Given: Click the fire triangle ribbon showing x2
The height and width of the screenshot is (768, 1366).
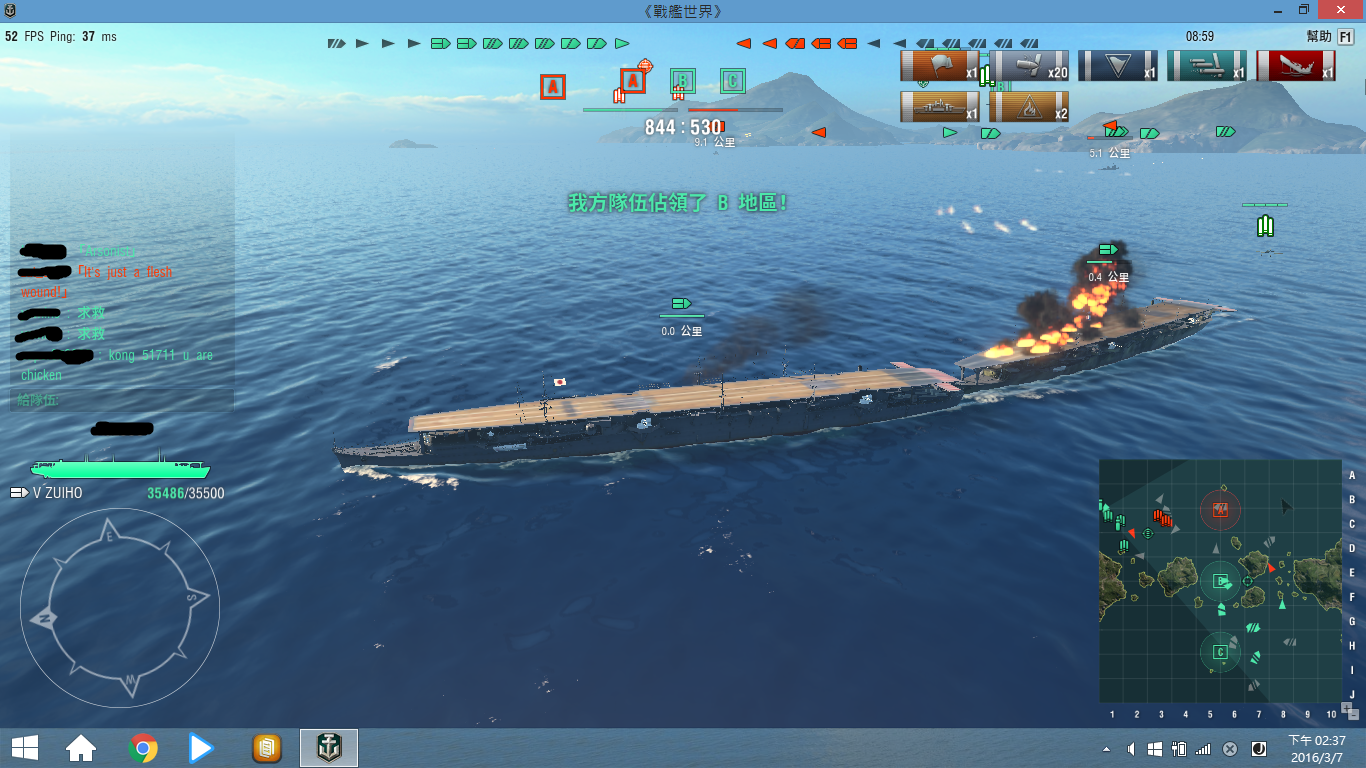Looking at the screenshot, I should [x=1029, y=107].
